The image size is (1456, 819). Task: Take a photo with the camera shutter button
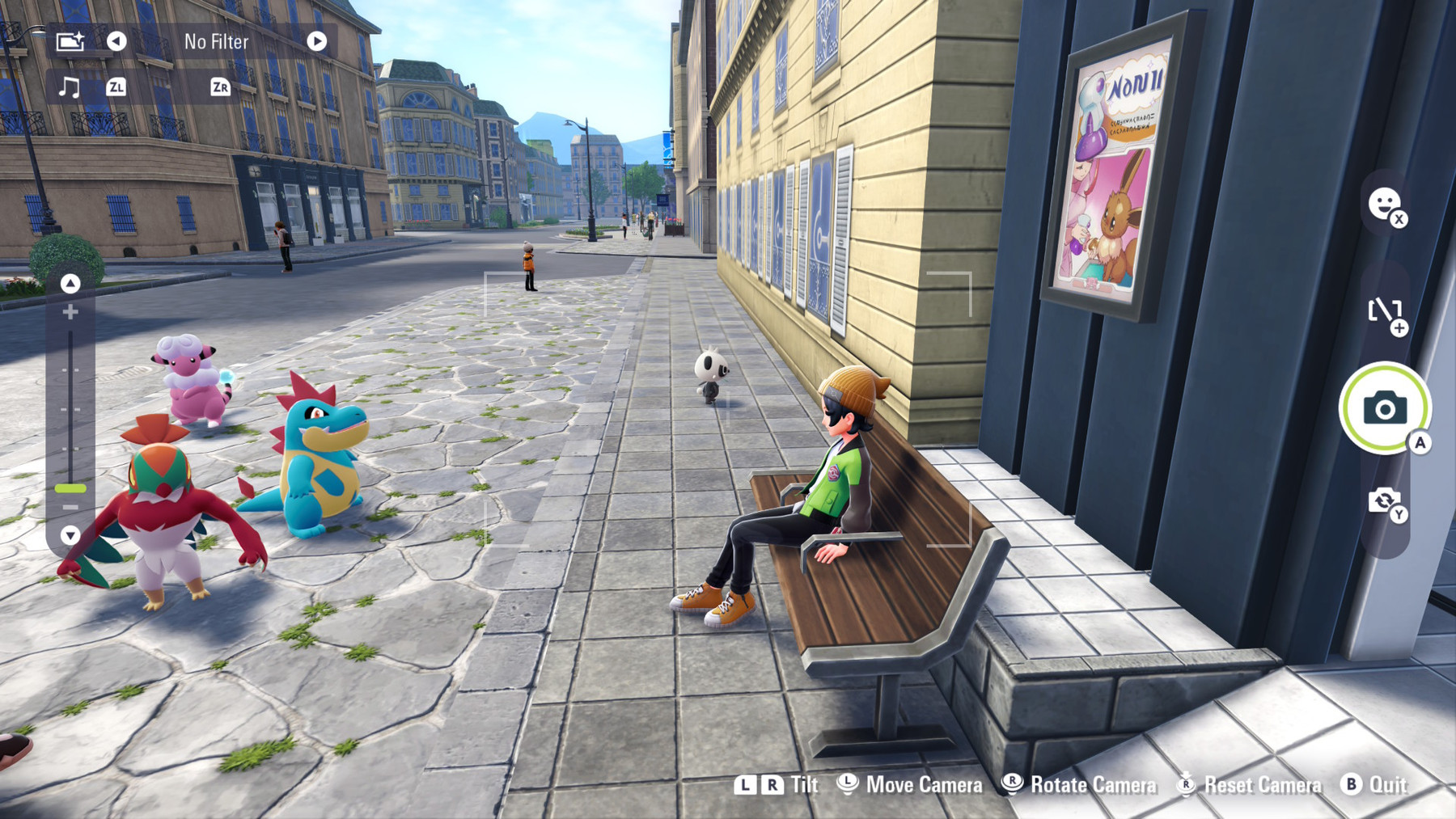[x=1384, y=407]
